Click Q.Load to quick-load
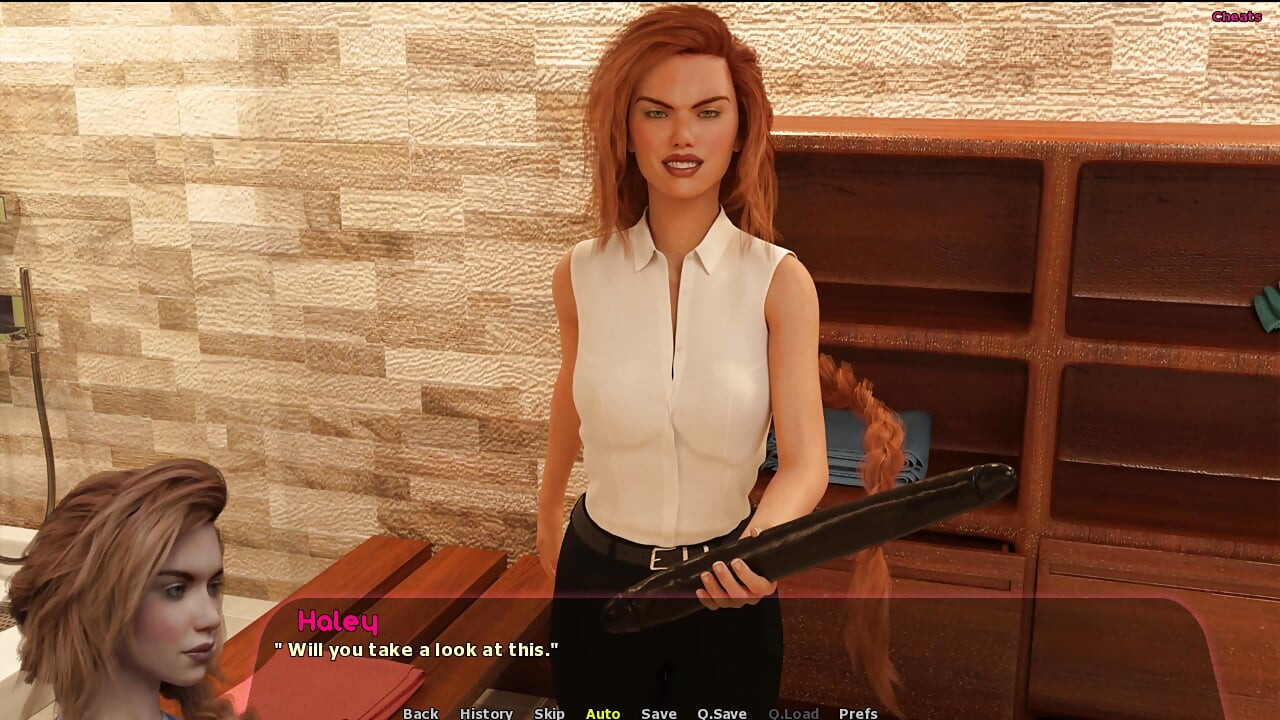 tap(794, 713)
